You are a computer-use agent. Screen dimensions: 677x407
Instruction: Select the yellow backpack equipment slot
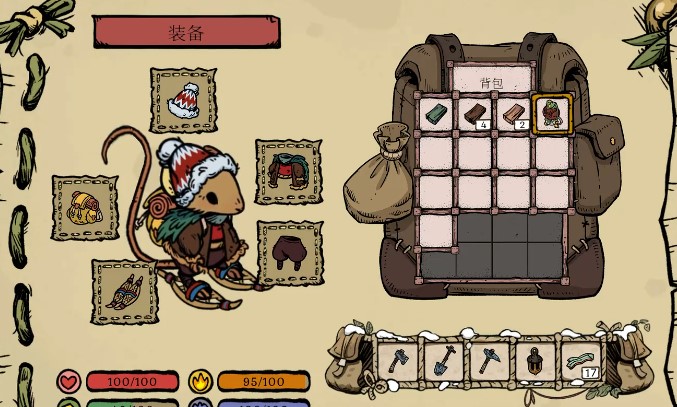84,207
